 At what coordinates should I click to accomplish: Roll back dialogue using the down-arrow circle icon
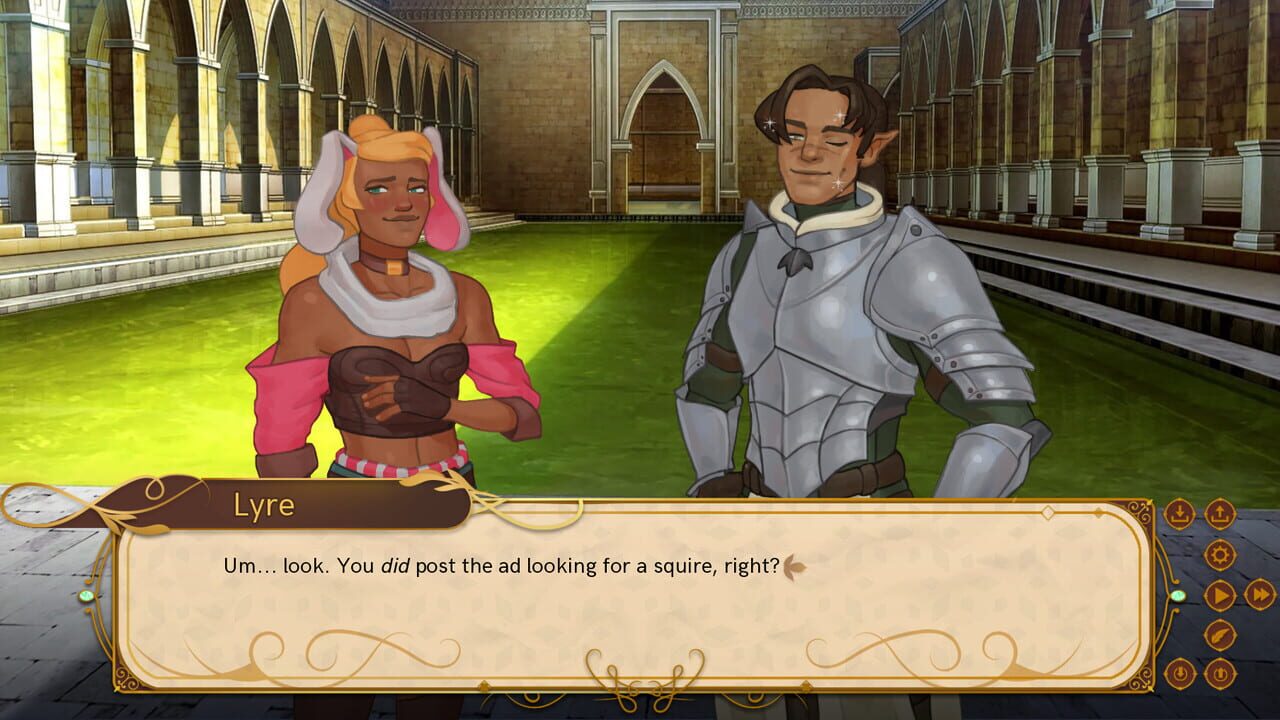point(1181,673)
